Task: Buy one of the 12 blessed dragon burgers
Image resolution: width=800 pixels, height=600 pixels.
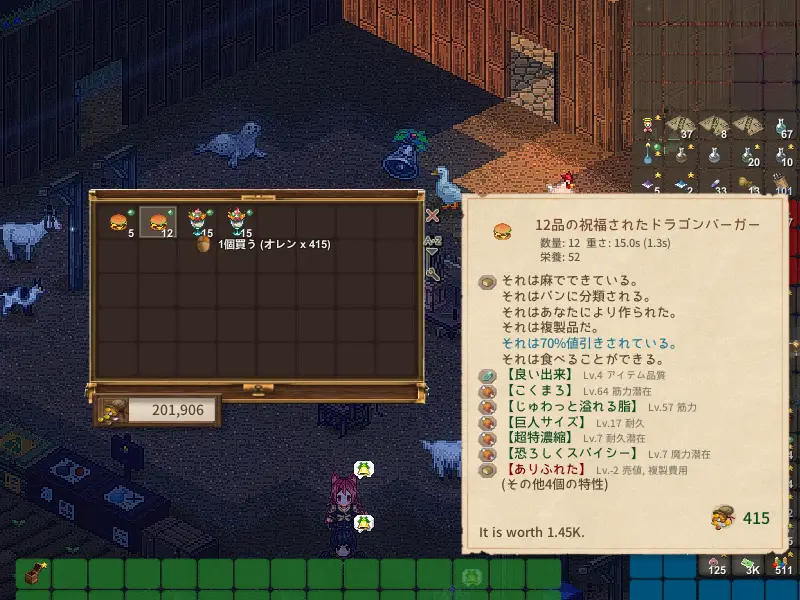Action: coord(157,223)
